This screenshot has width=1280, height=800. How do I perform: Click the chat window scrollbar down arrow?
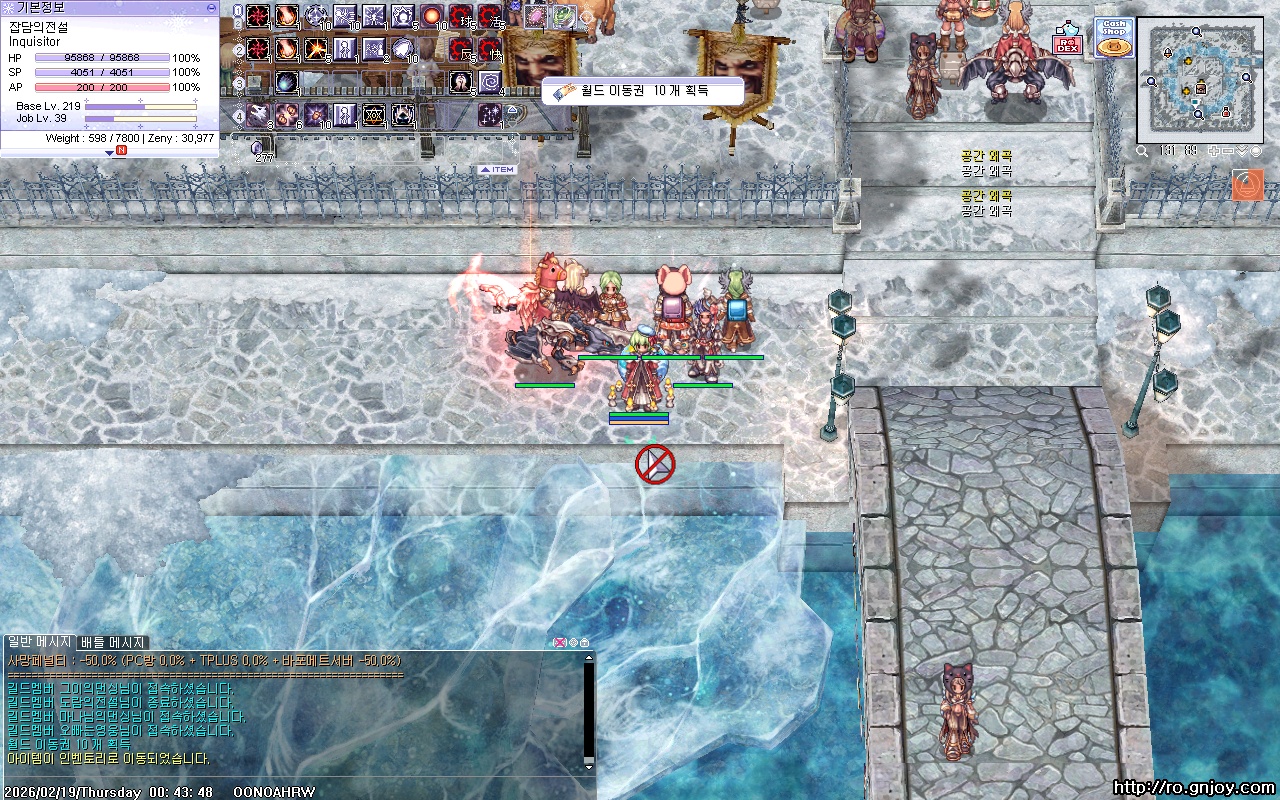coord(589,765)
